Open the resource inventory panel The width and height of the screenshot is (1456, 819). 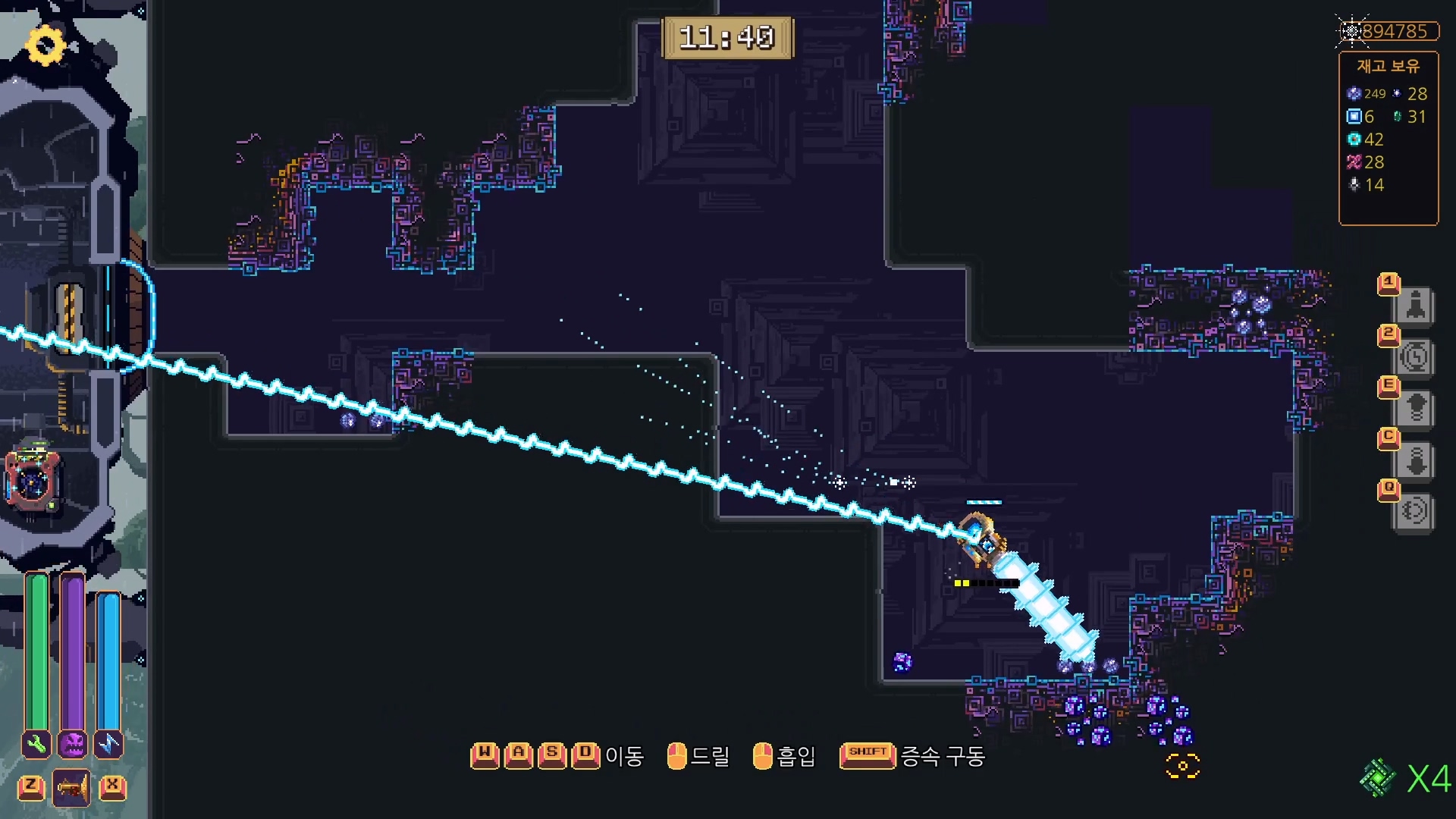tap(1388, 138)
